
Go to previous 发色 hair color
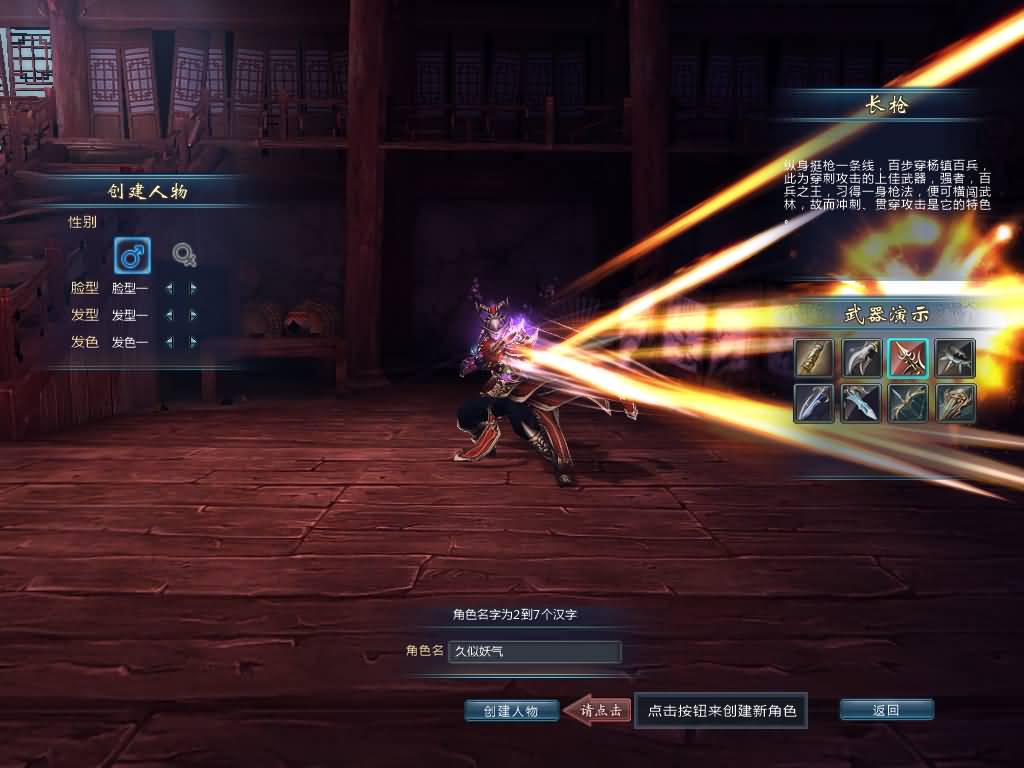click(168, 342)
